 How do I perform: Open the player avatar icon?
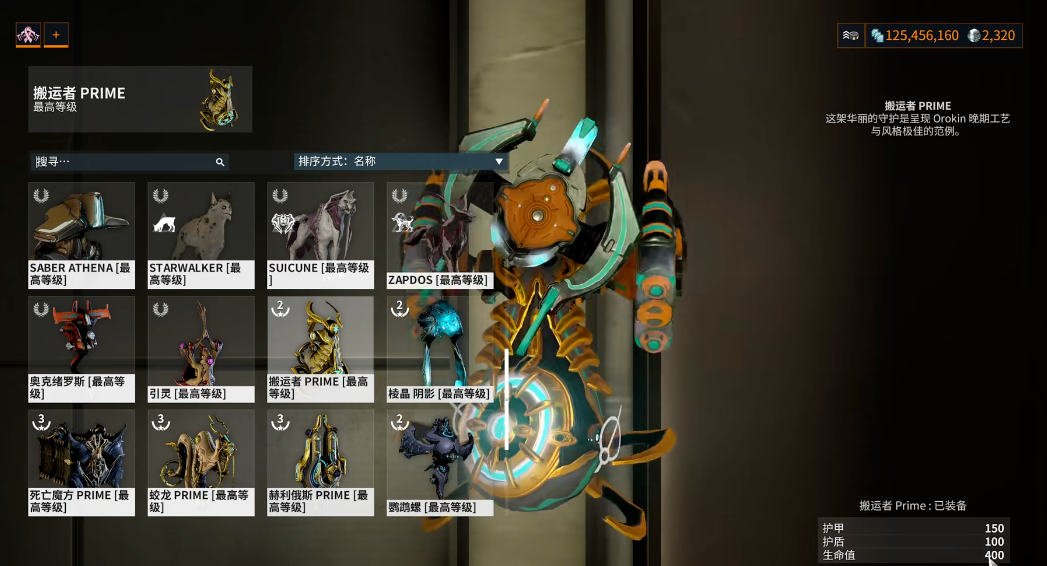pos(28,35)
